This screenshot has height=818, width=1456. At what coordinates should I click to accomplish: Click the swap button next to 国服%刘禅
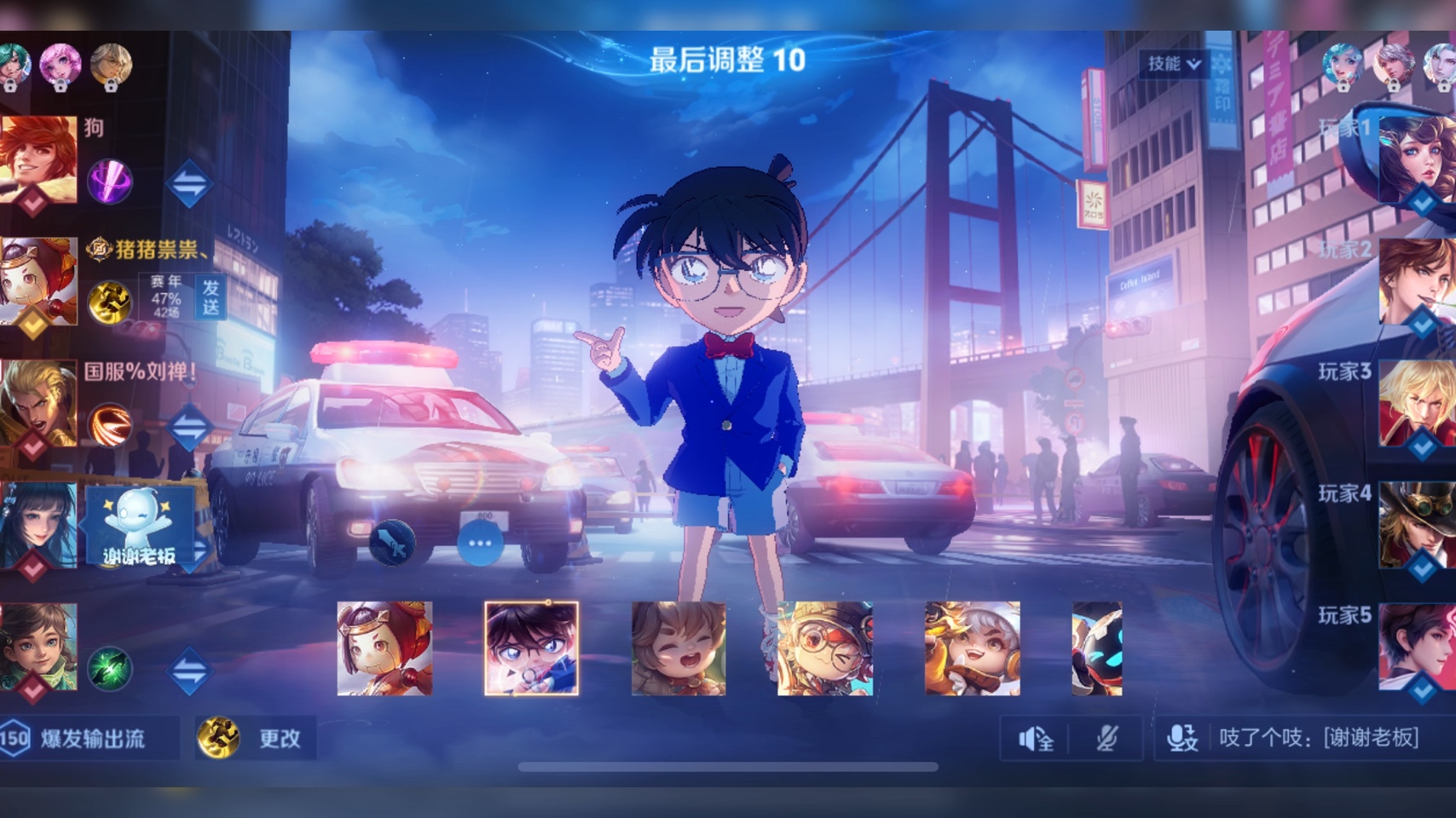pyautogui.click(x=188, y=426)
